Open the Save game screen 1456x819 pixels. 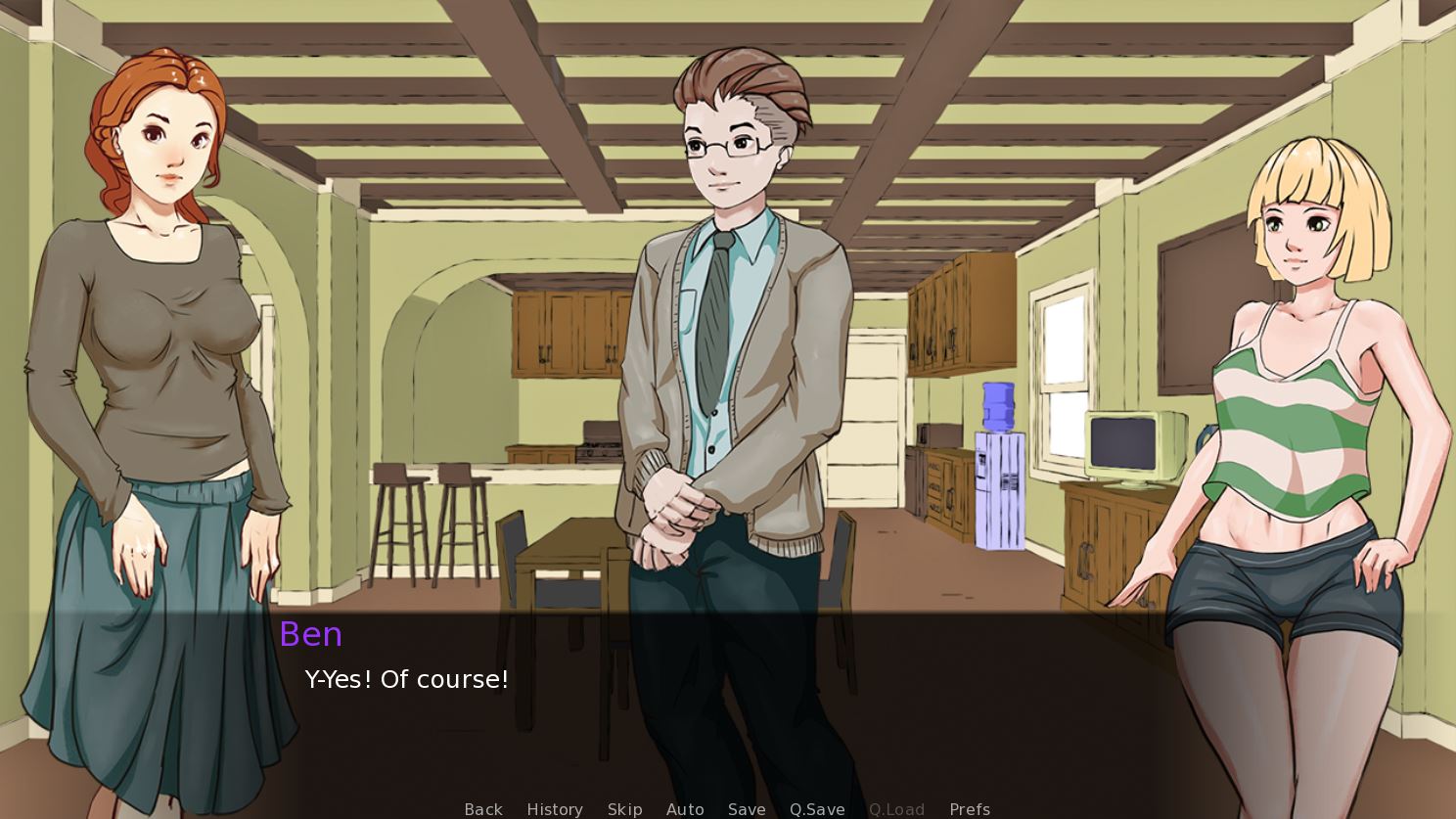(x=747, y=809)
